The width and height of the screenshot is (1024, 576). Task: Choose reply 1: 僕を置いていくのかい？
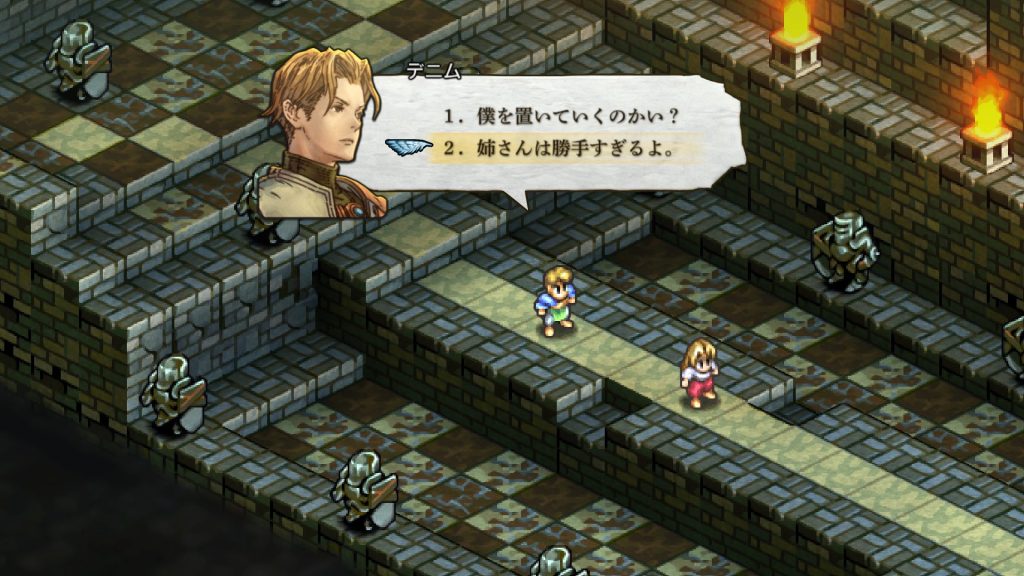[x=562, y=115]
